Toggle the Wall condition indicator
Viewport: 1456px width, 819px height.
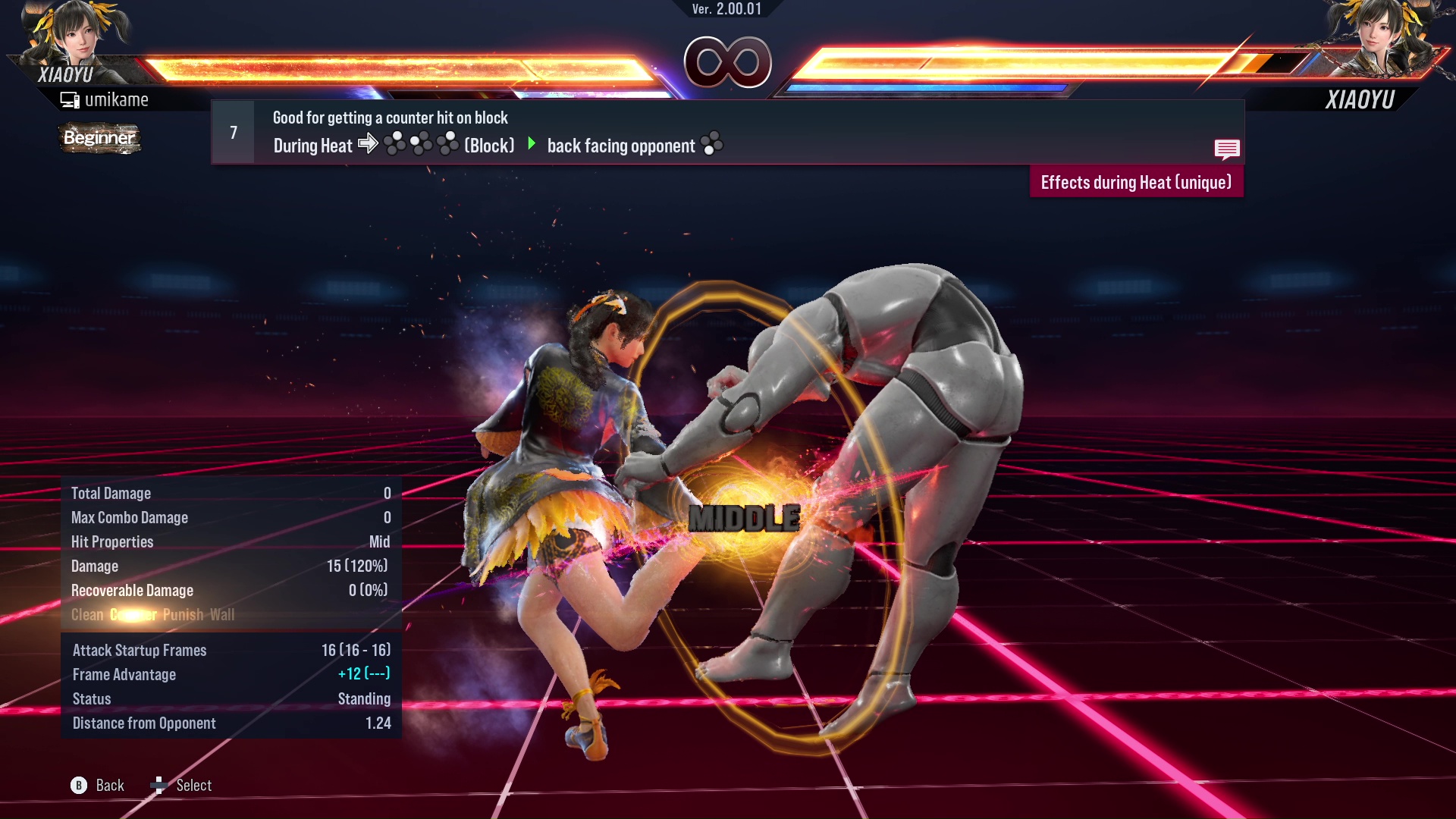point(223,615)
